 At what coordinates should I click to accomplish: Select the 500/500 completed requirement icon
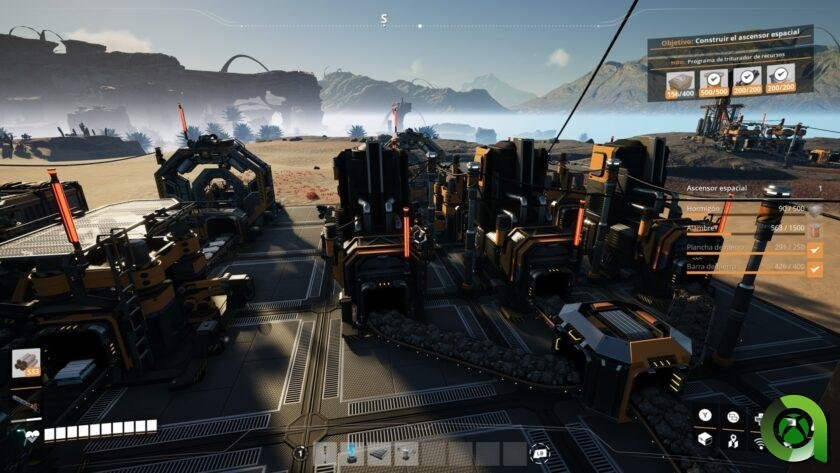(x=712, y=79)
